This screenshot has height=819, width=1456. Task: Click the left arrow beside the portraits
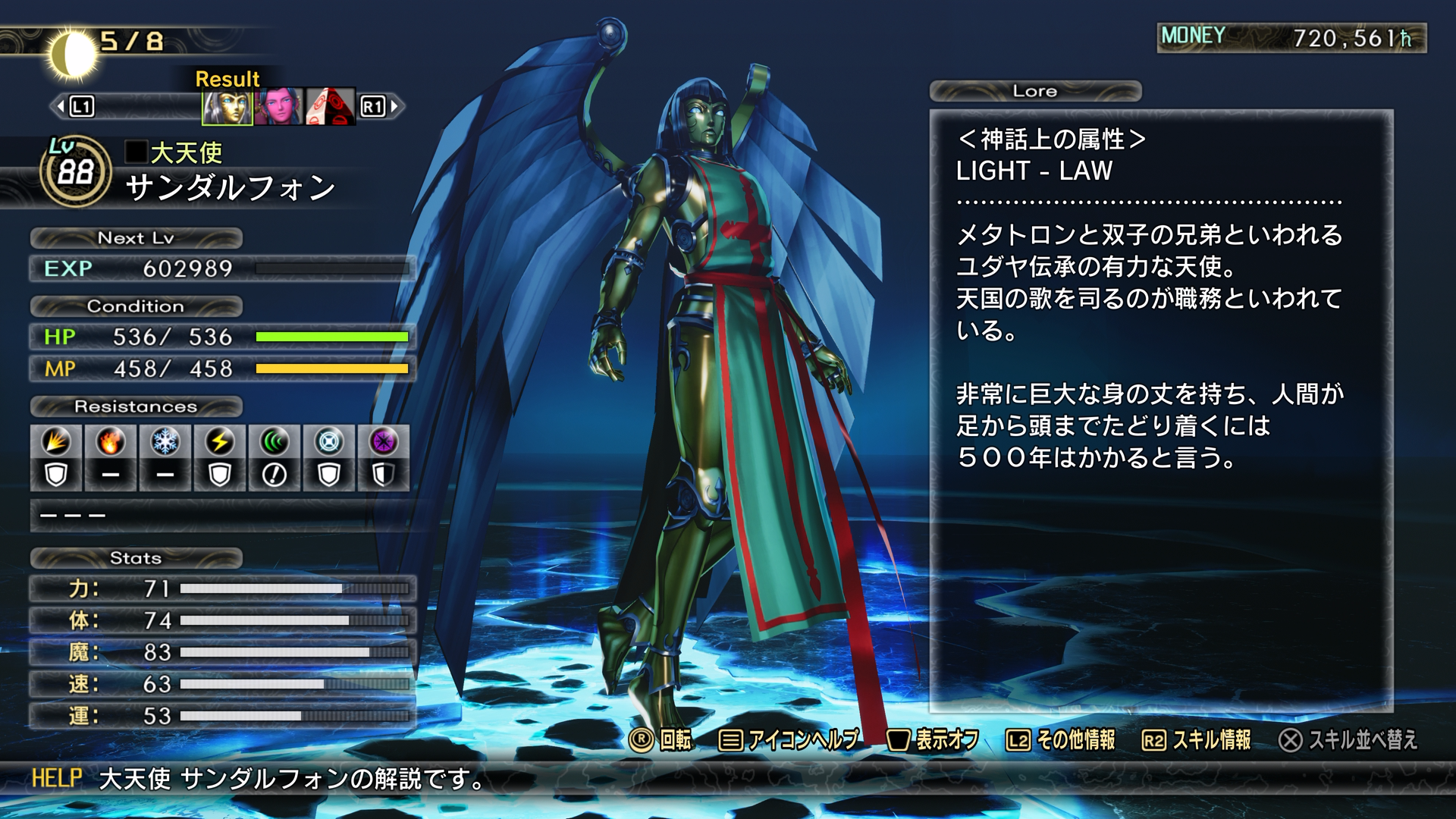(x=61, y=107)
